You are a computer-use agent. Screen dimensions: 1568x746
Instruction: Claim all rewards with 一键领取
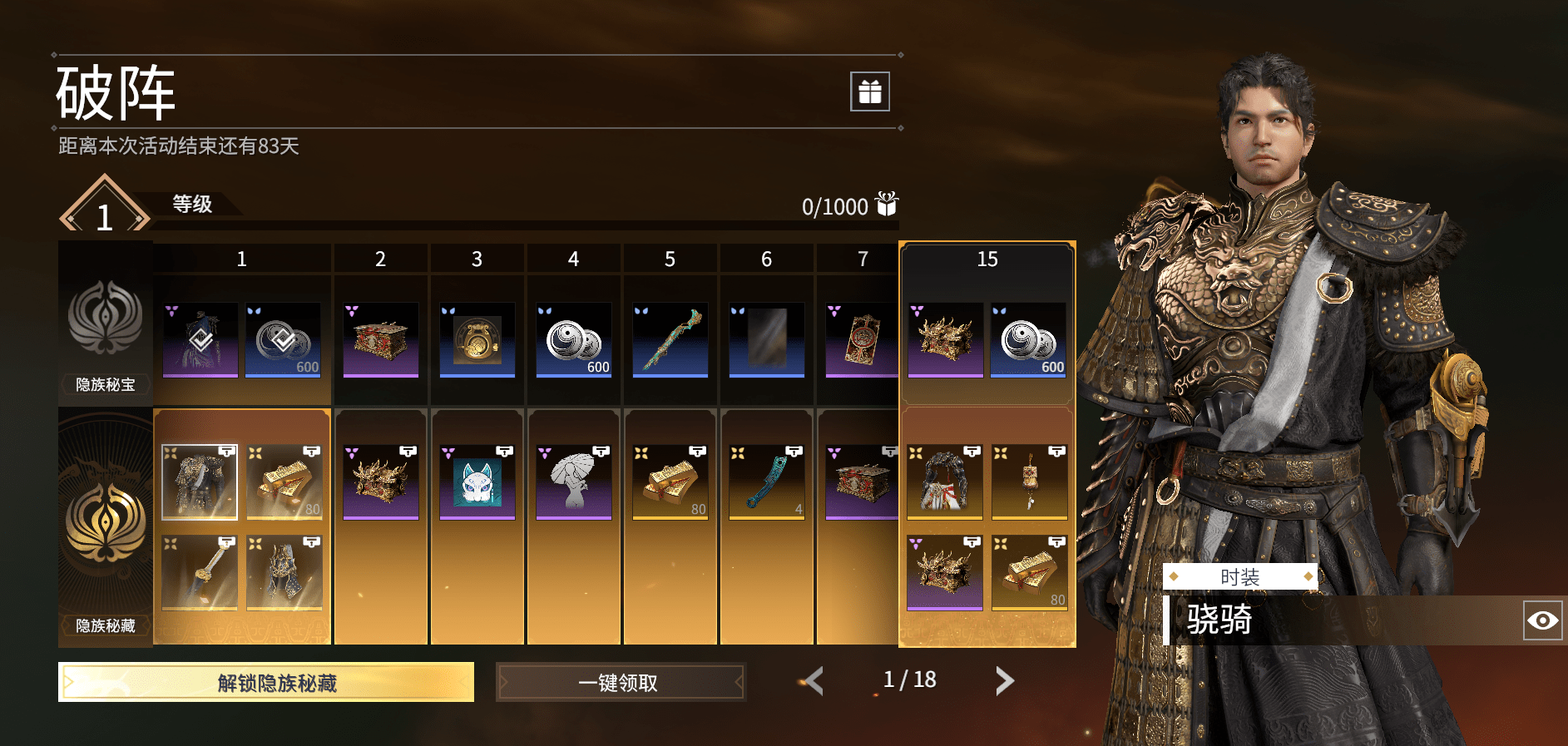pos(620,682)
